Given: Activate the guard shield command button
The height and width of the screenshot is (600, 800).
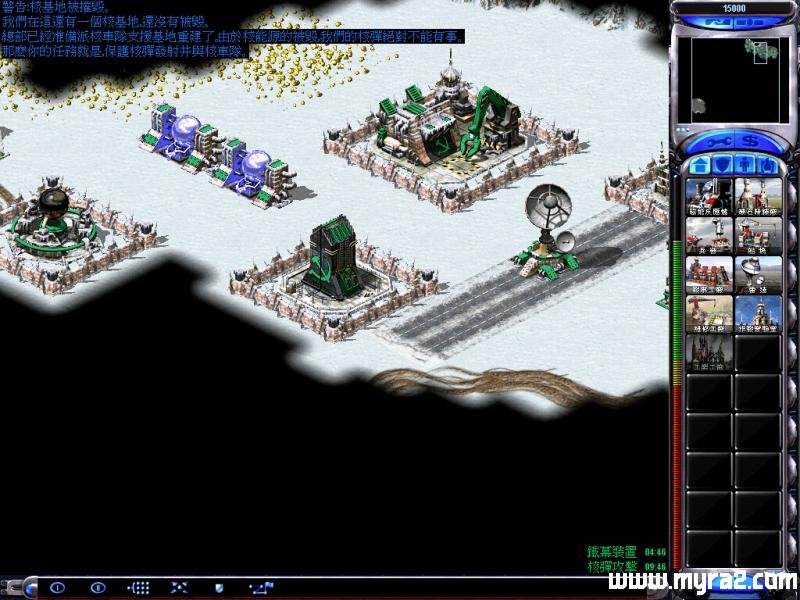Looking at the screenshot, I should [219, 588].
